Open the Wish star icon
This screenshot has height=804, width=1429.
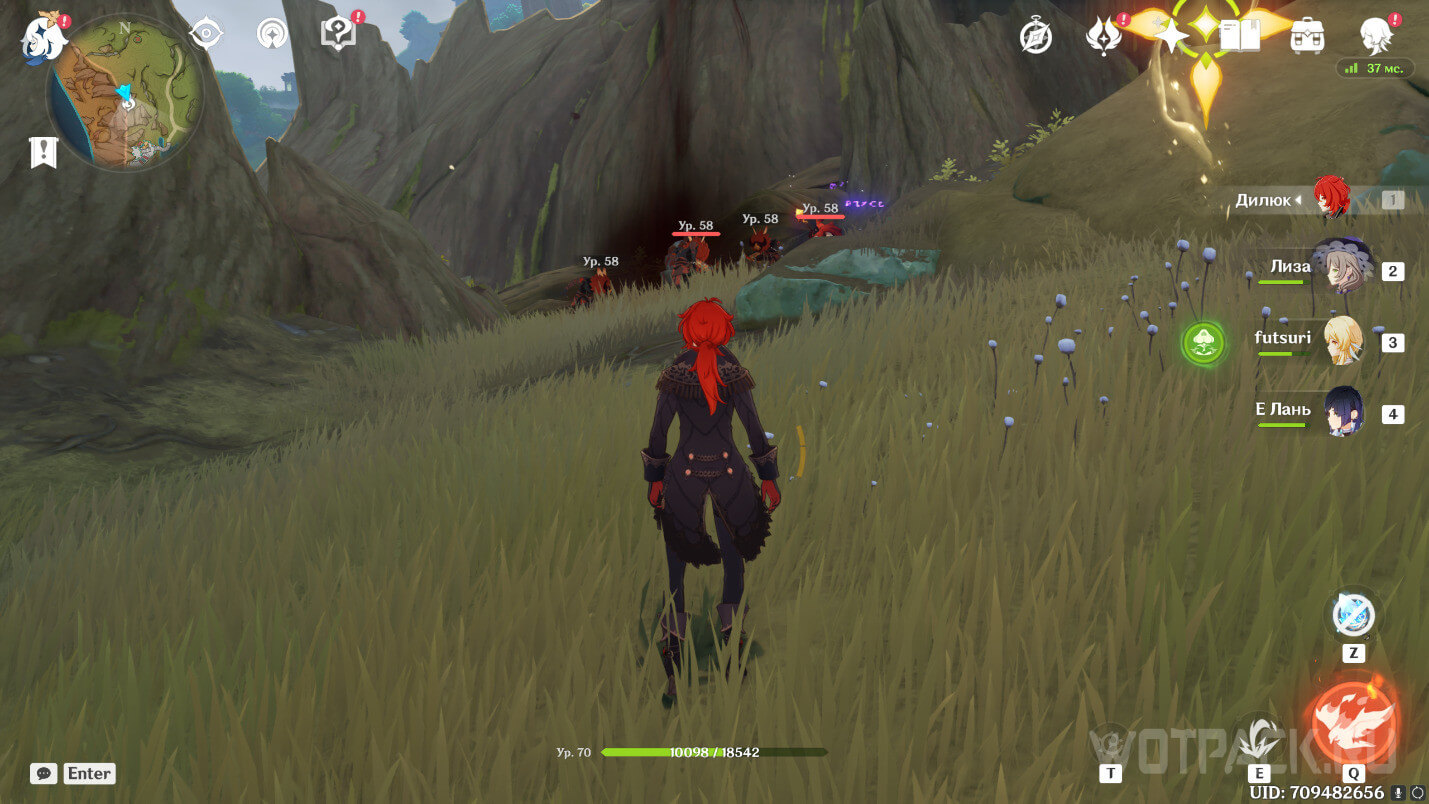(1169, 36)
